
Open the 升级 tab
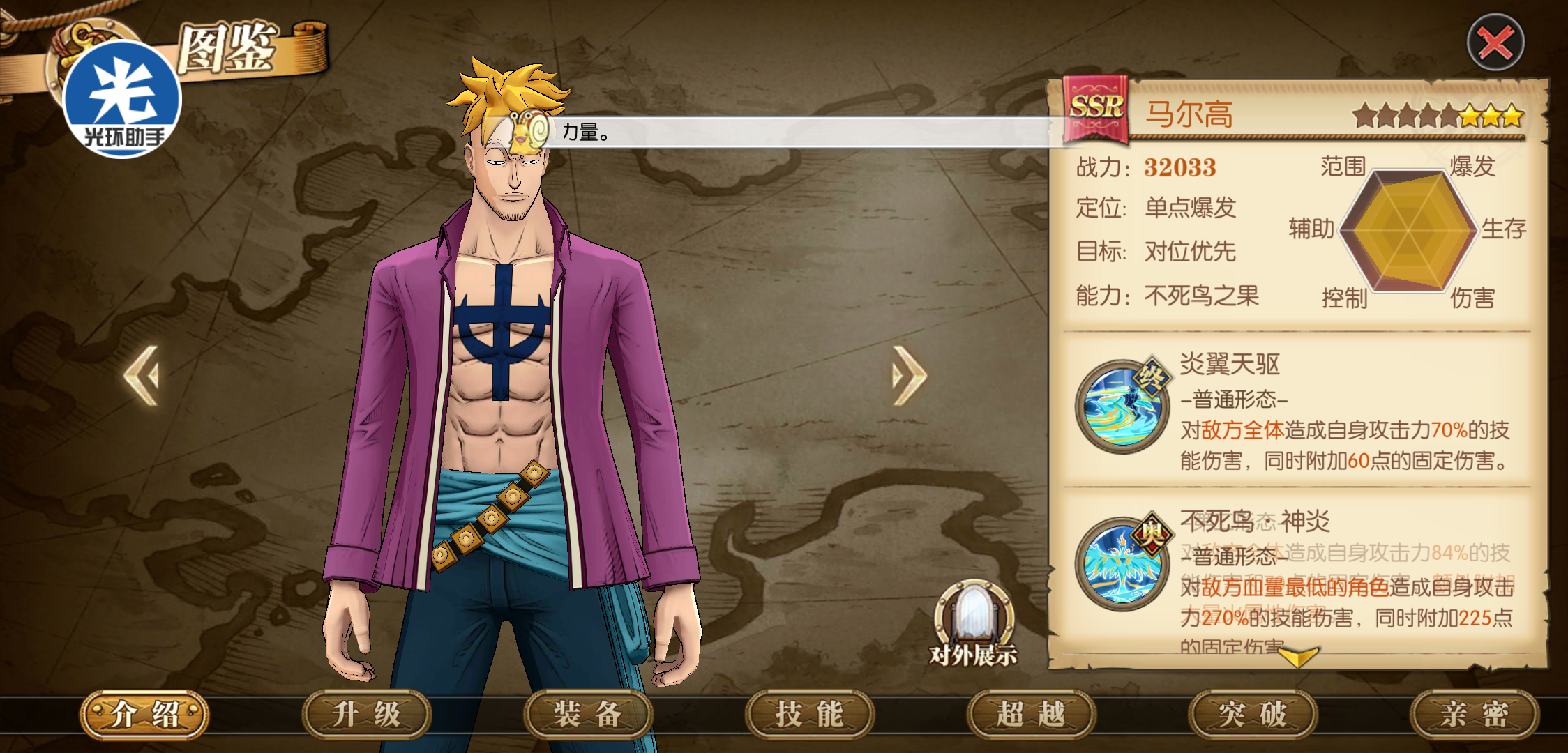pos(366,715)
